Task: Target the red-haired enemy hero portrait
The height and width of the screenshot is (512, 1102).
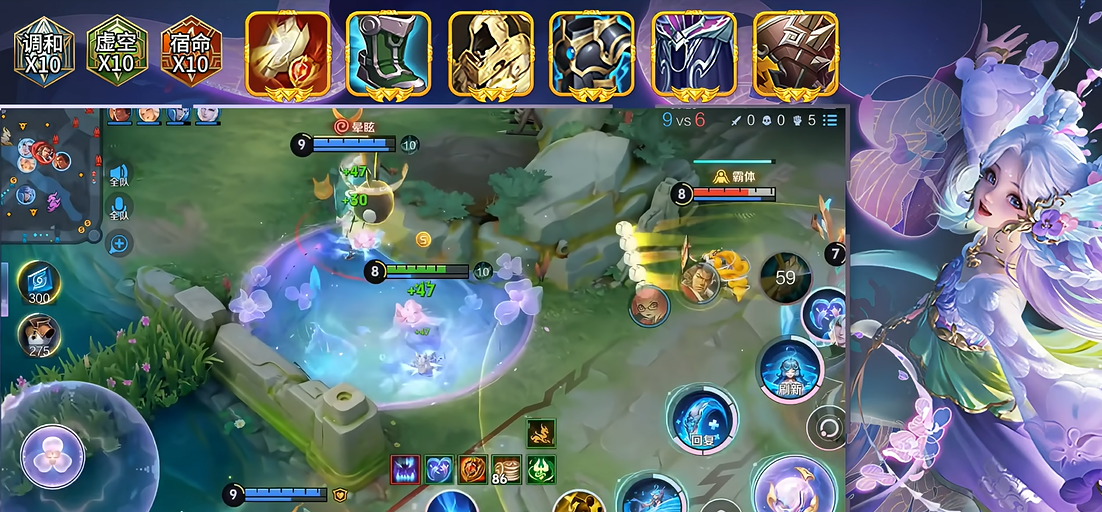Action: 649,305
